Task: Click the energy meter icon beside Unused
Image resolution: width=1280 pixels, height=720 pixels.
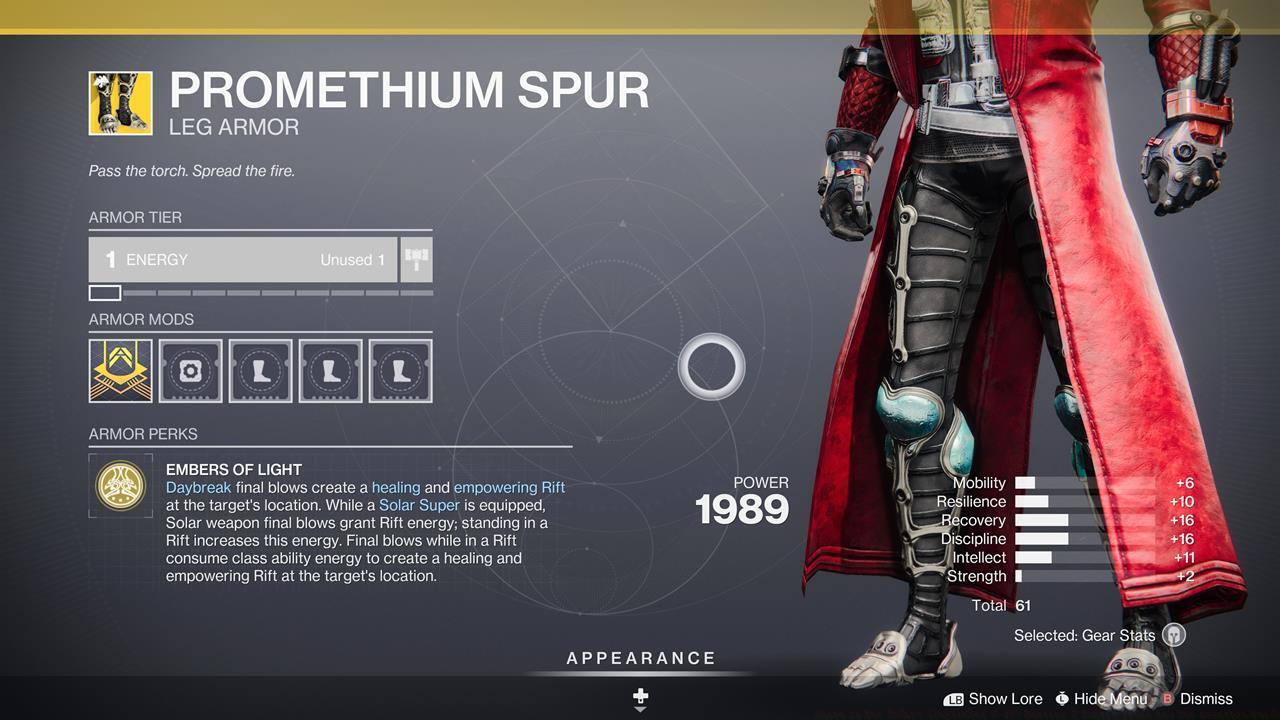Action: pos(416,259)
